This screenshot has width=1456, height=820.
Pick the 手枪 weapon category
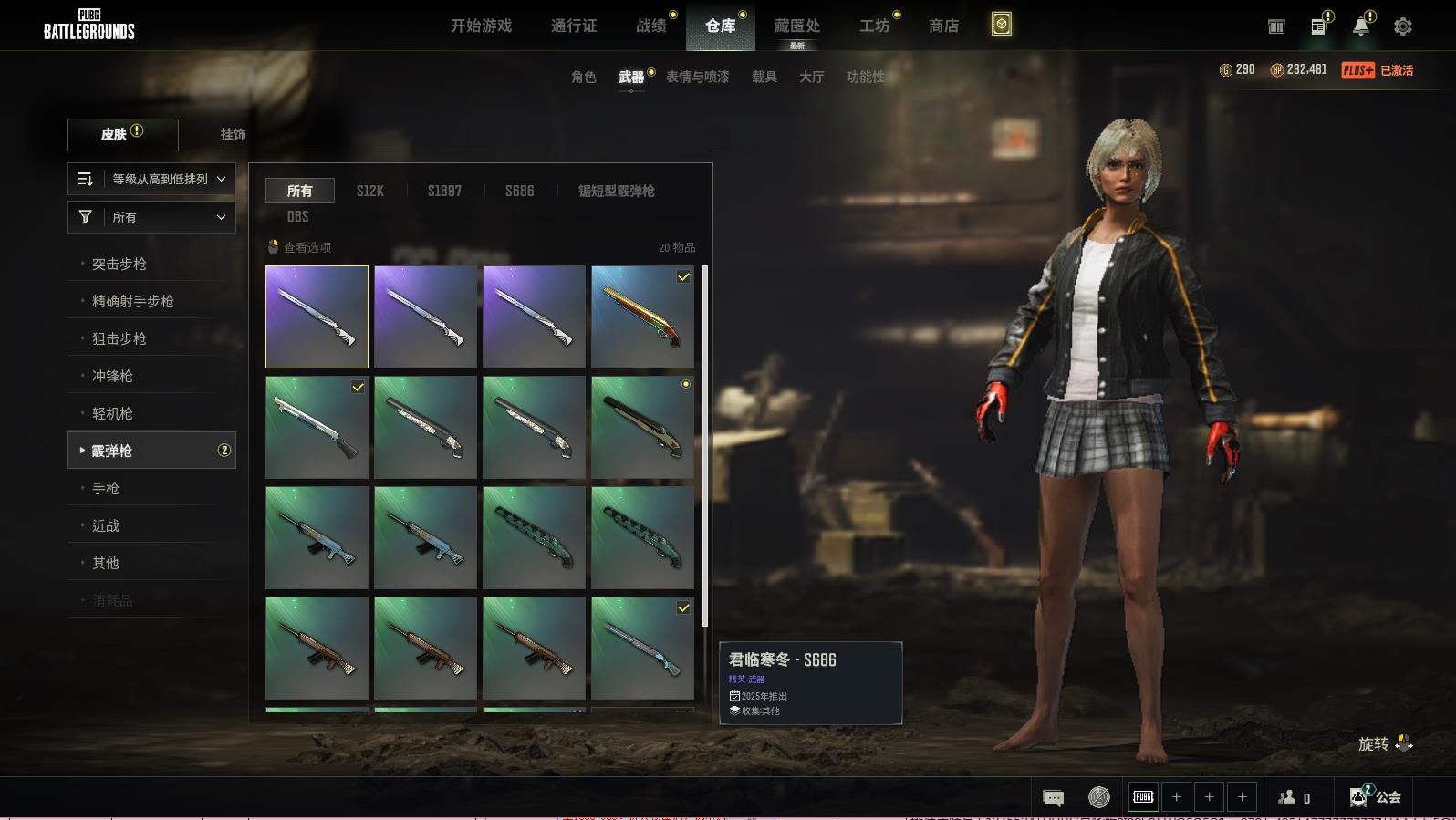coord(106,488)
